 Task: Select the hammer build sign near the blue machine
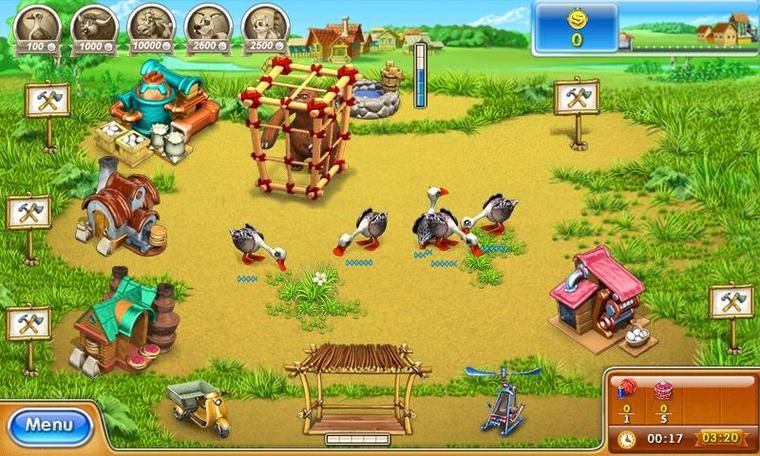click(47, 100)
